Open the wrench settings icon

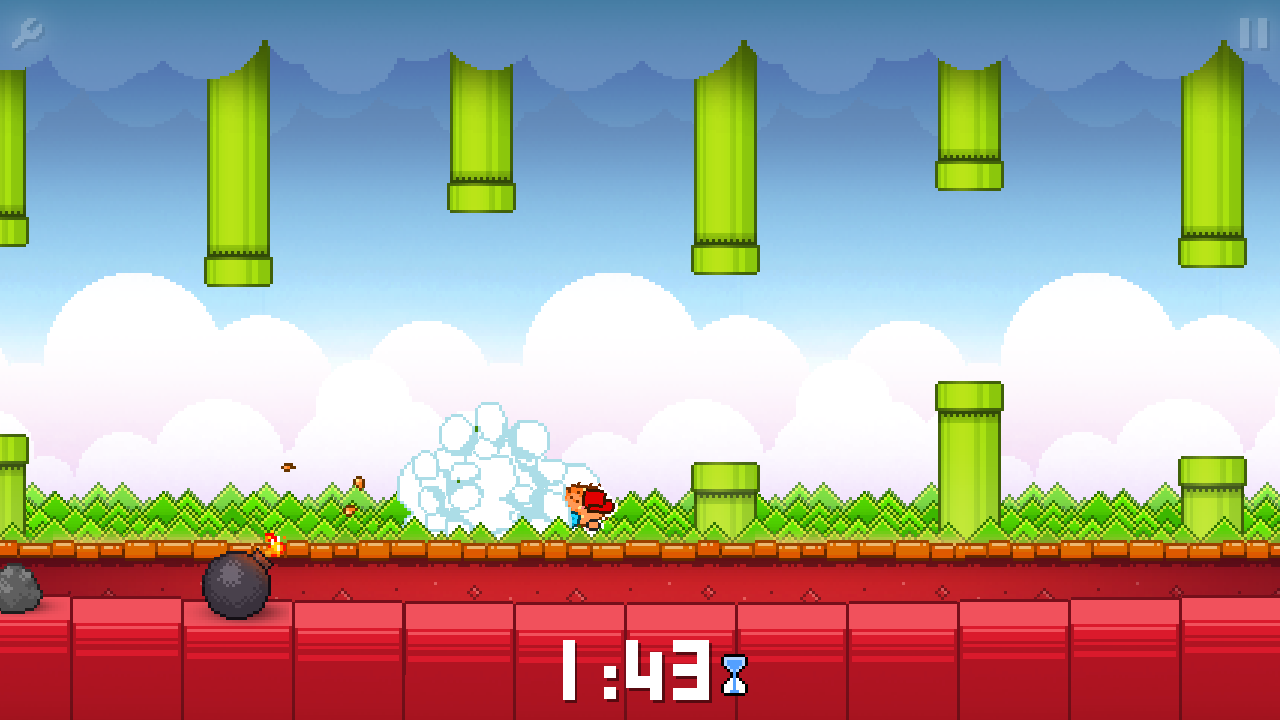27,33
